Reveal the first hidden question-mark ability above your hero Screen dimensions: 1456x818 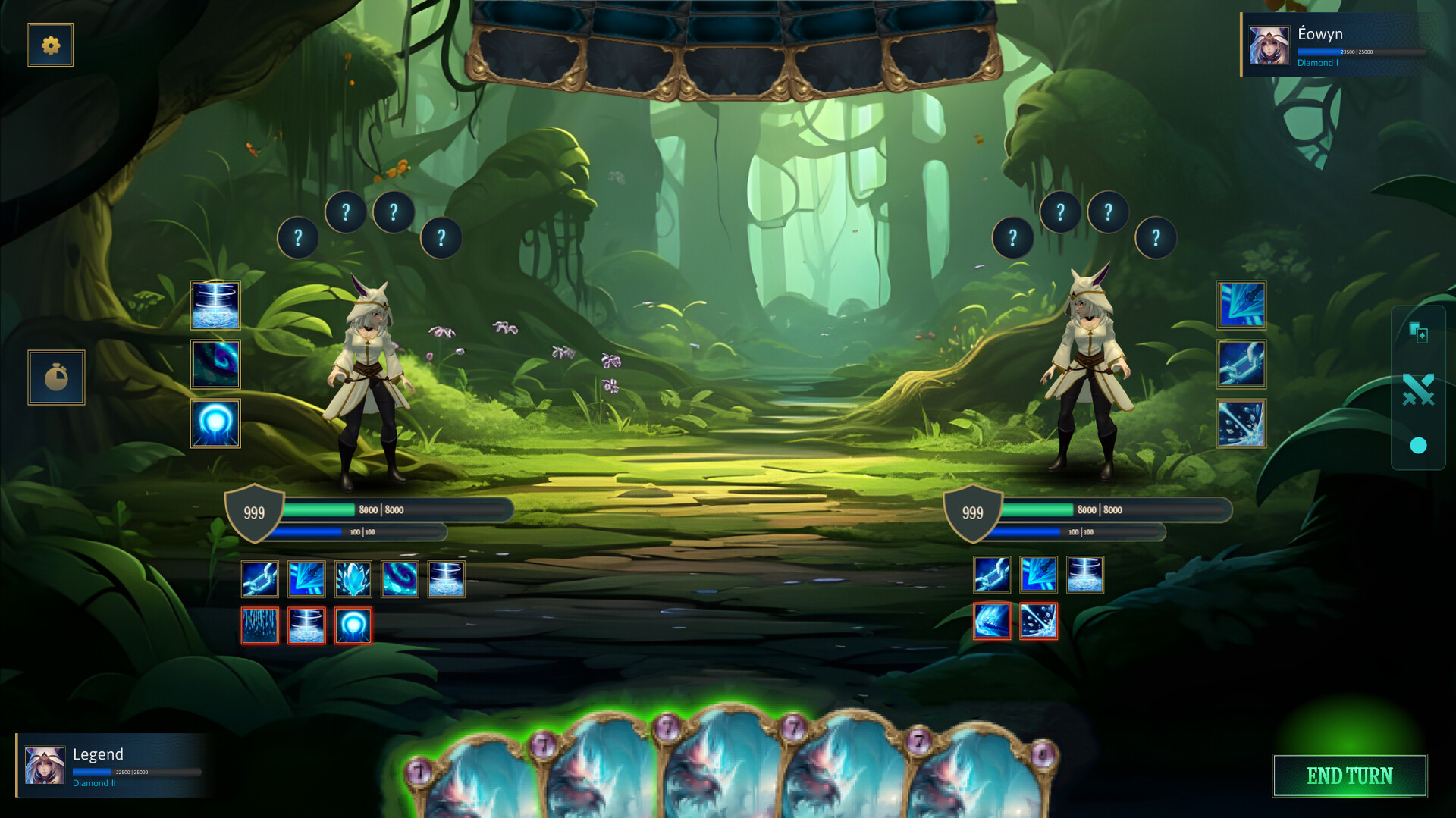[297, 237]
